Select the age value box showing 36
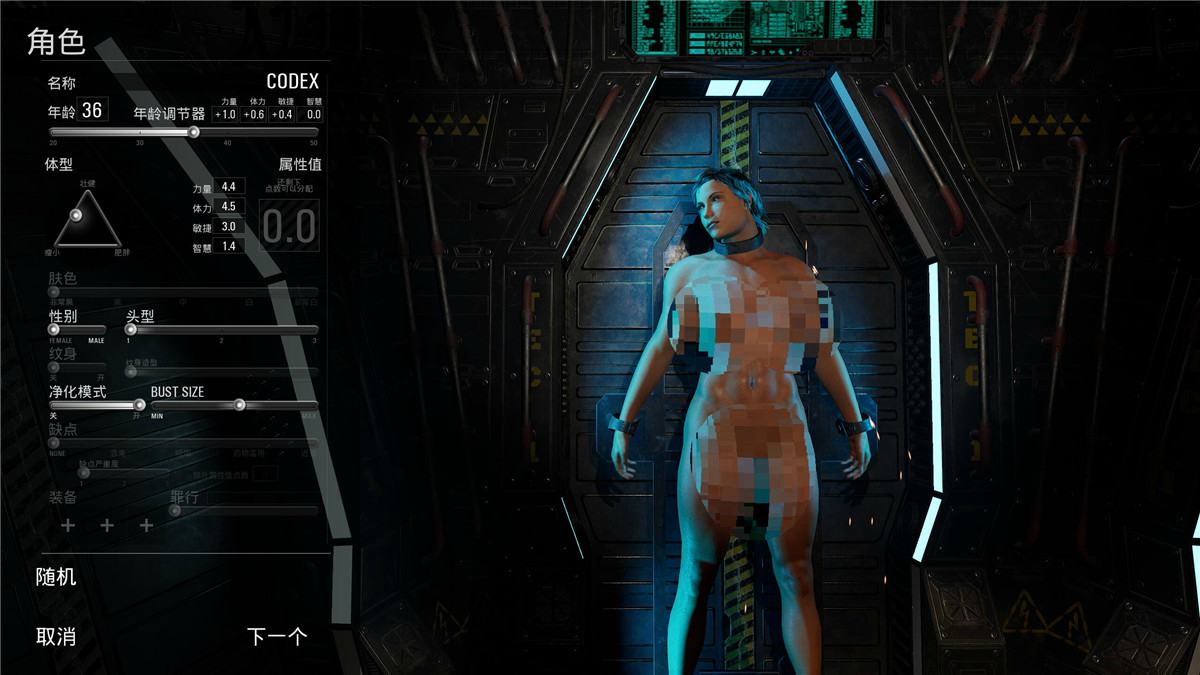 pyautogui.click(x=92, y=110)
